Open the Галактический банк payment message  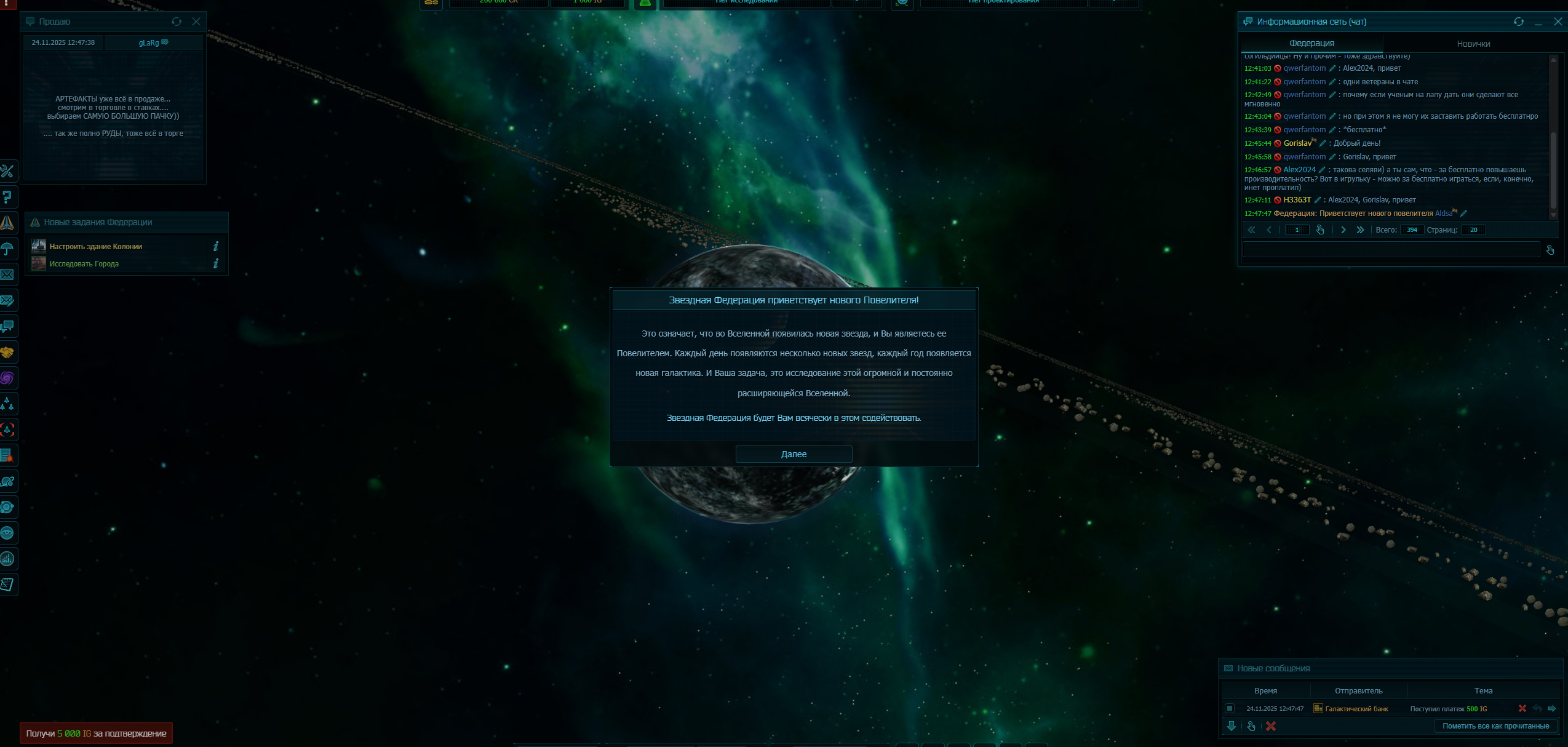tap(1448, 709)
